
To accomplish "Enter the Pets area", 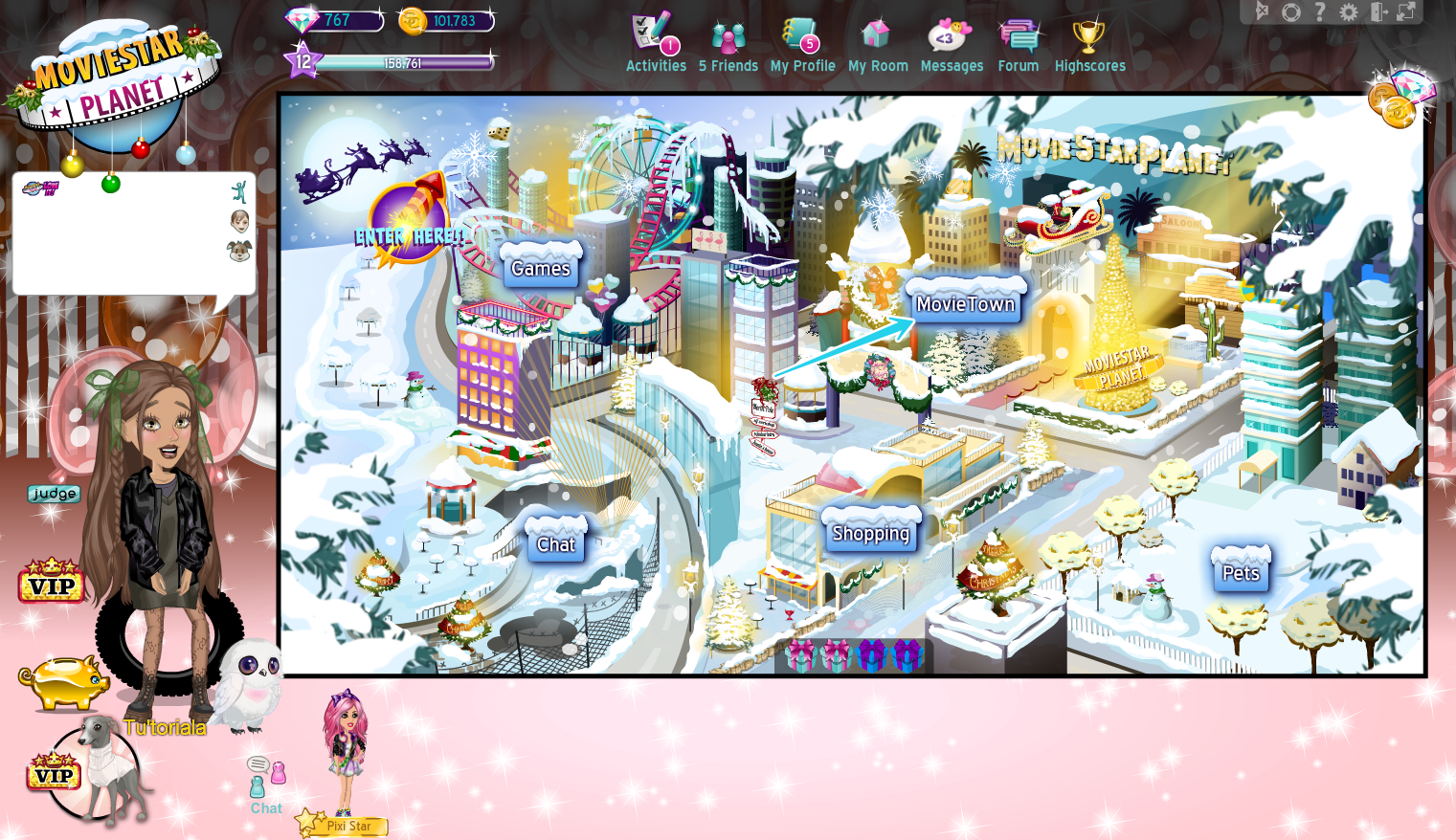I will point(1241,571).
